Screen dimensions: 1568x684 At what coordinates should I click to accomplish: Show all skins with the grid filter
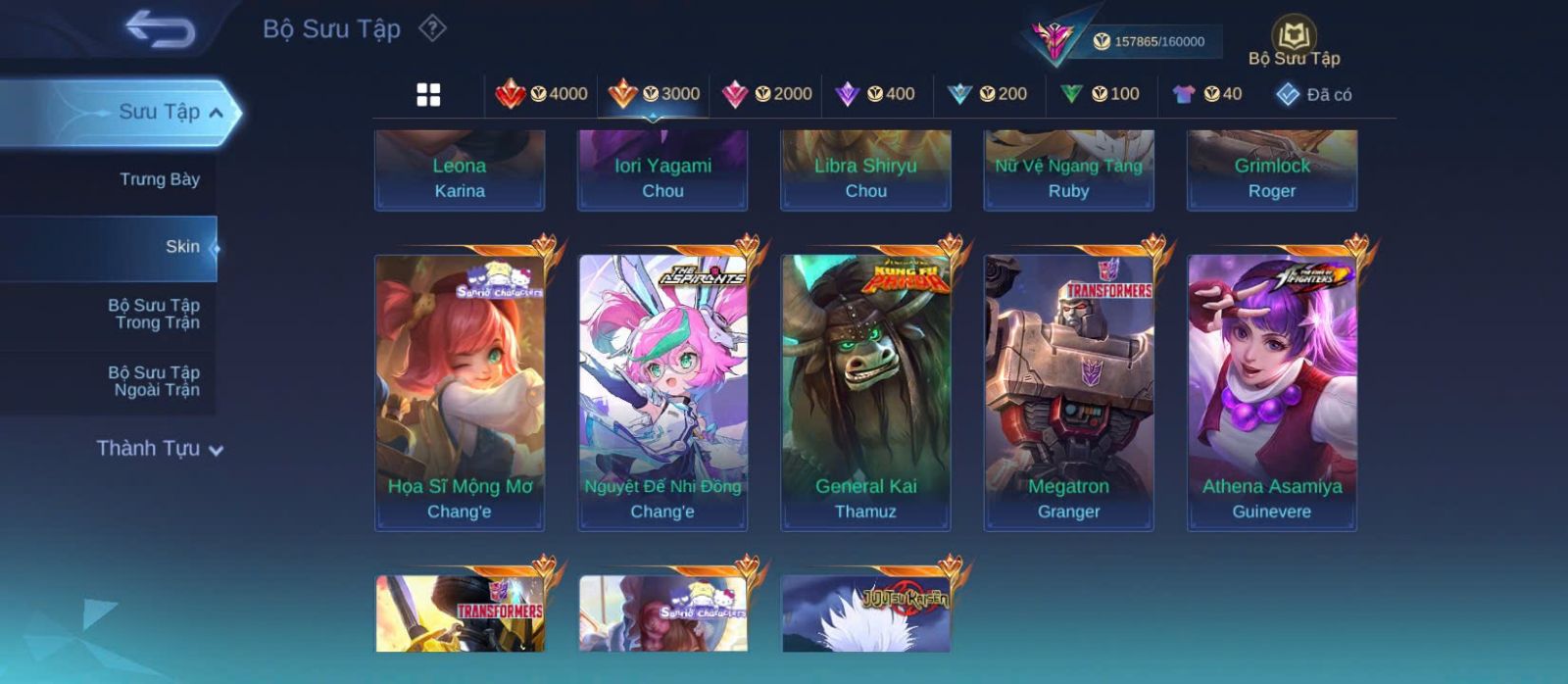[x=428, y=94]
